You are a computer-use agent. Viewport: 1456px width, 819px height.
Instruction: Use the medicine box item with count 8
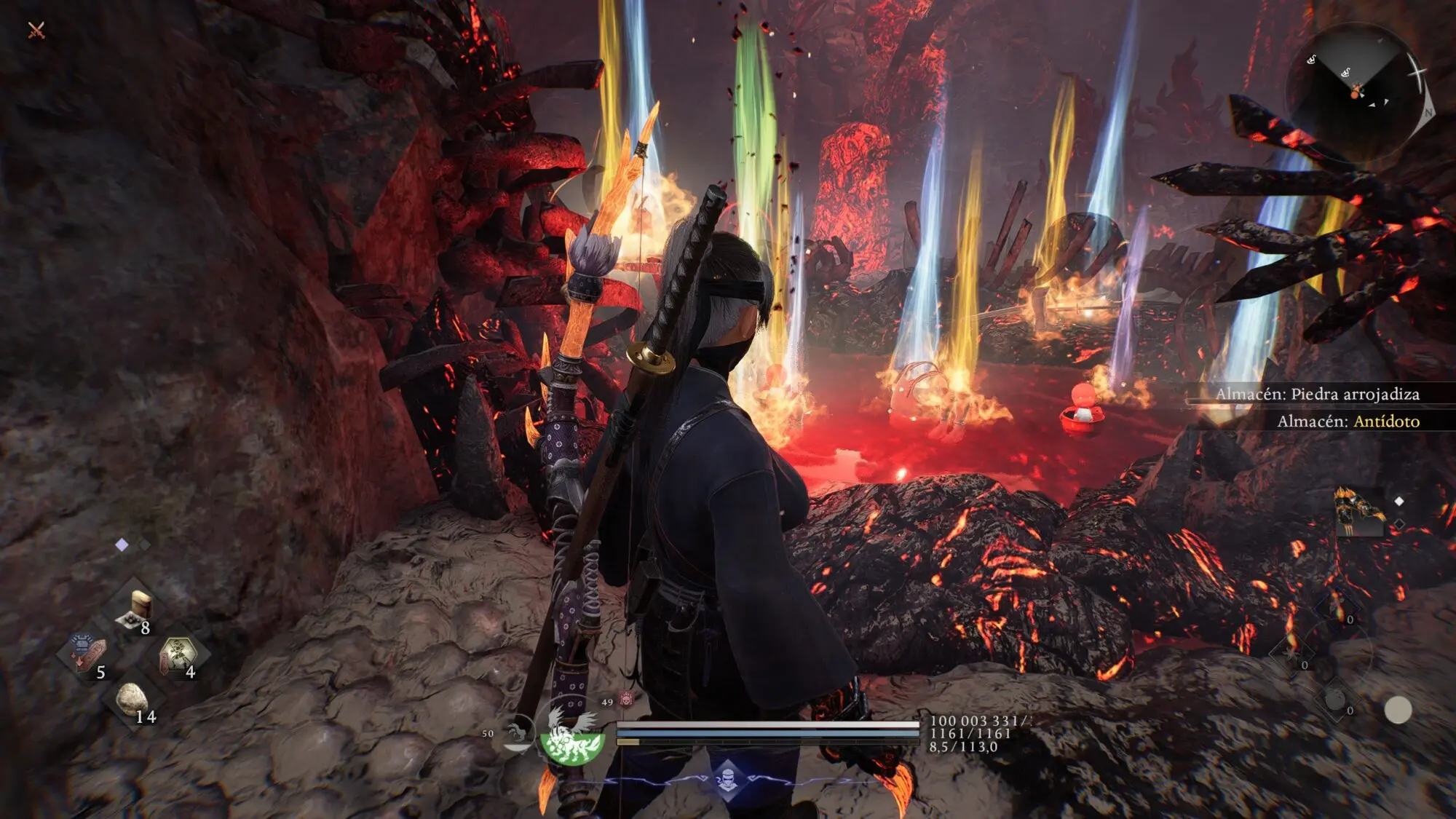click(x=135, y=610)
